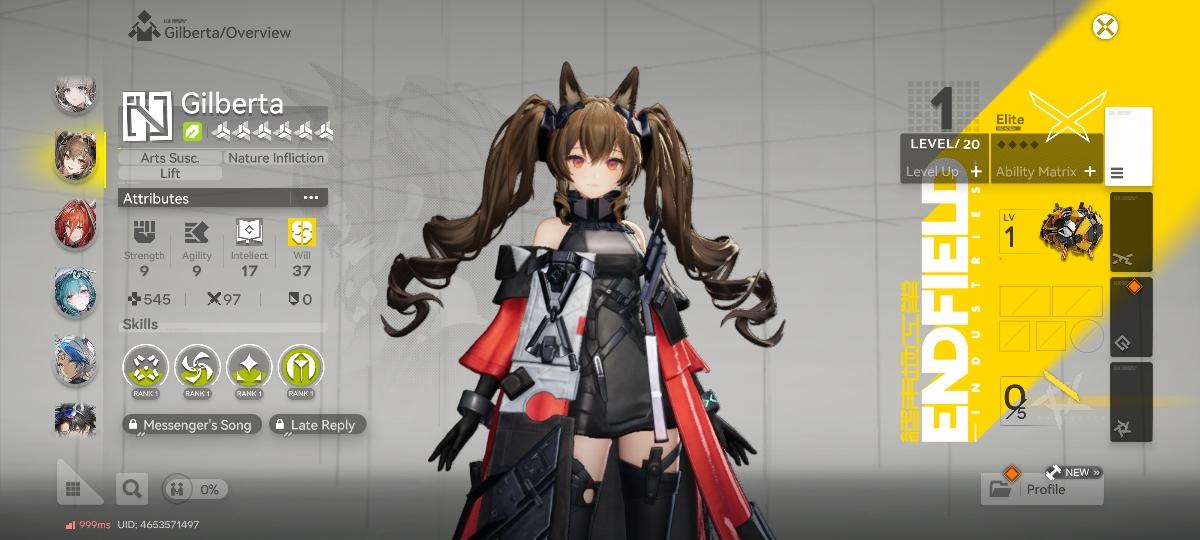The image size is (1200, 540).
Task: Open the first skill with crossed-arrows icon
Action: tap(146, 368)
